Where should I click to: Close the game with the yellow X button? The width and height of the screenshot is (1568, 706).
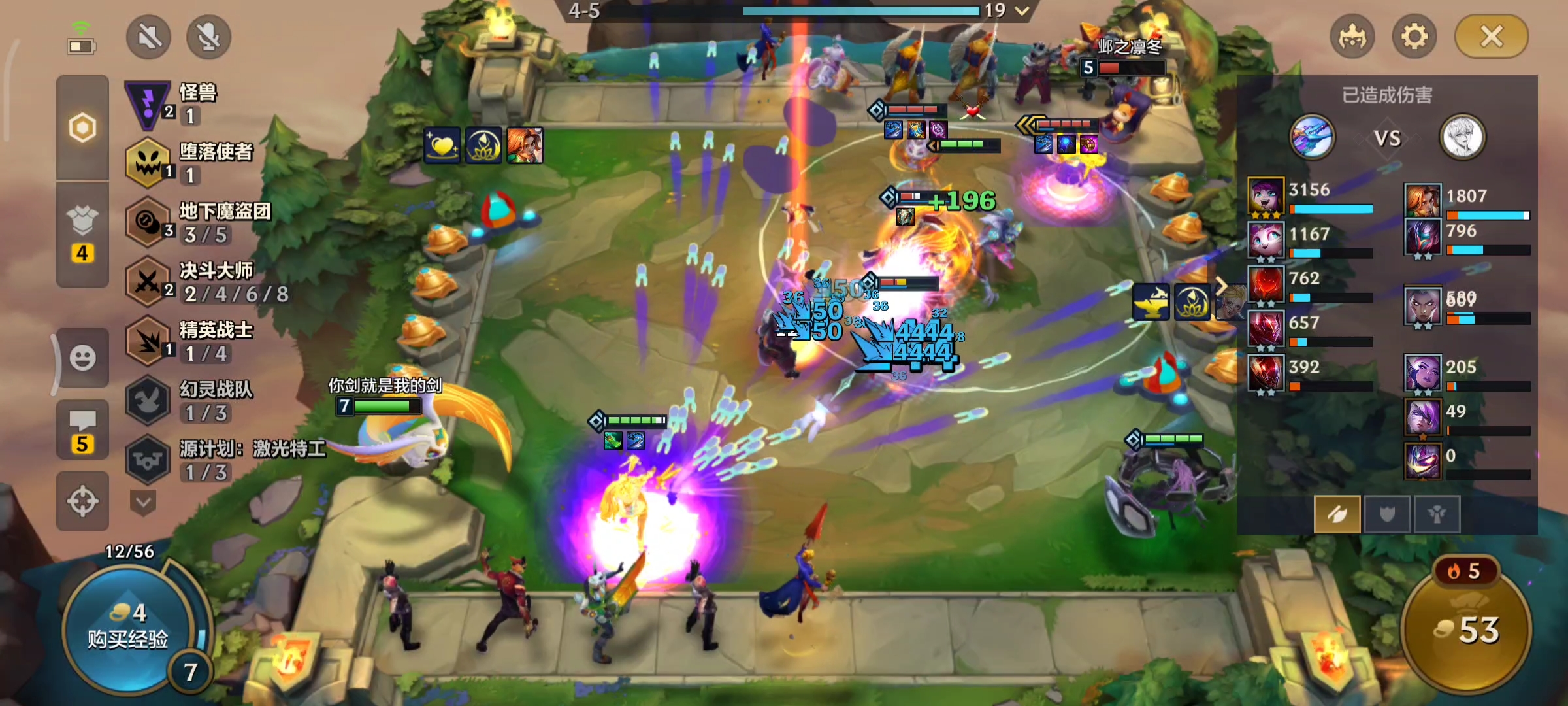pos(1492,37)
